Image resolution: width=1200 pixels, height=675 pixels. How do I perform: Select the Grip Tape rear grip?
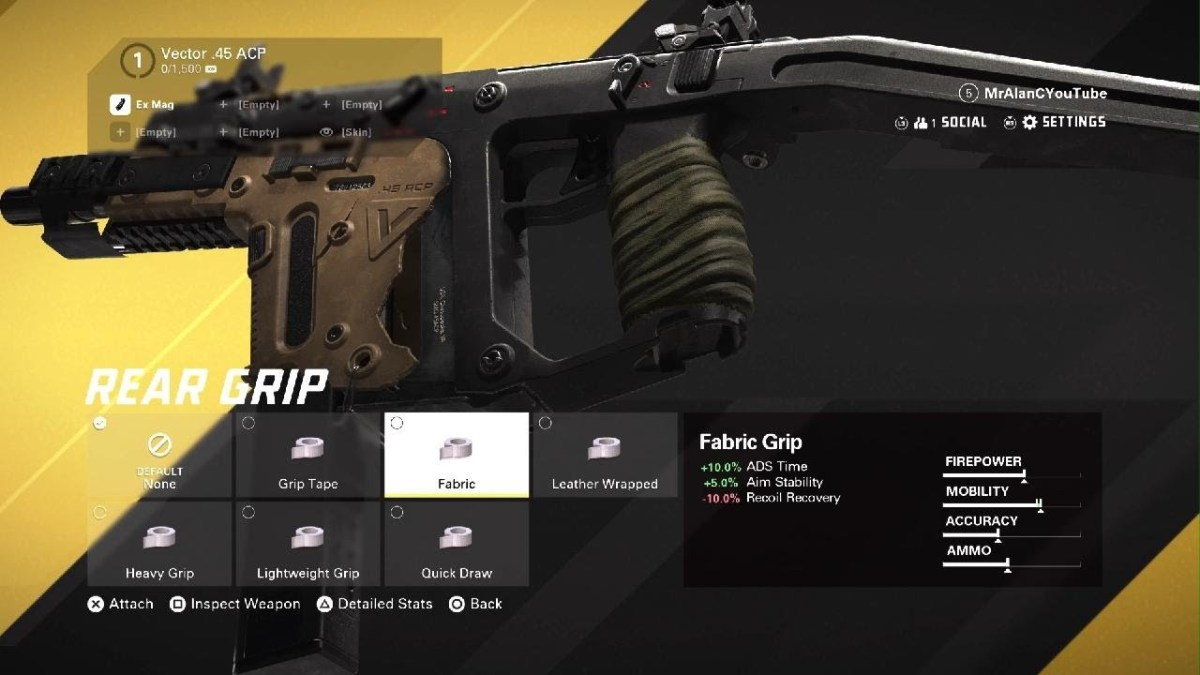point(308,455)
